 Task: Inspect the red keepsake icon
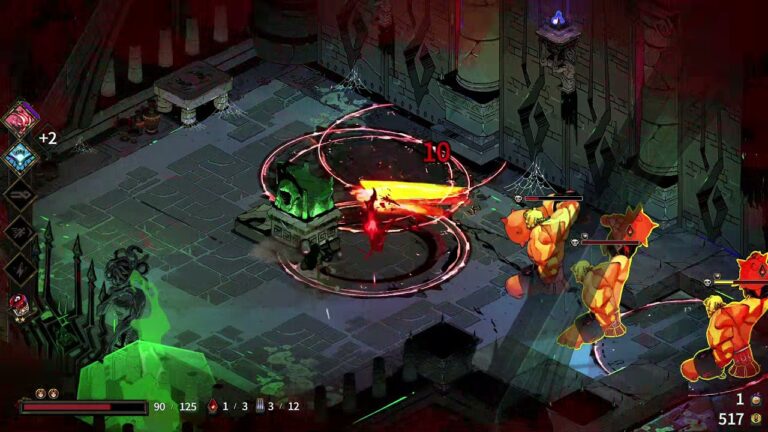pos(19,303)
